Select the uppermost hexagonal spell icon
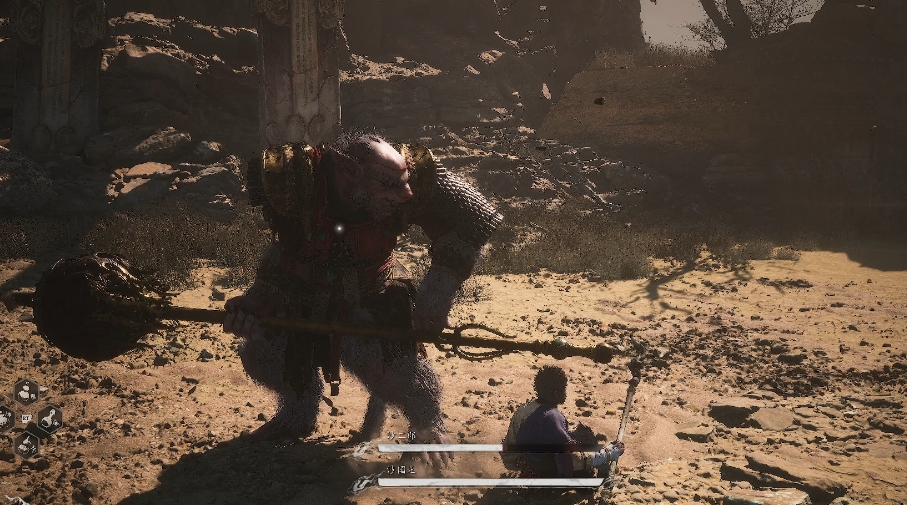Image resolution: width=907 pixels, height=505 pixels. (27, 391)
